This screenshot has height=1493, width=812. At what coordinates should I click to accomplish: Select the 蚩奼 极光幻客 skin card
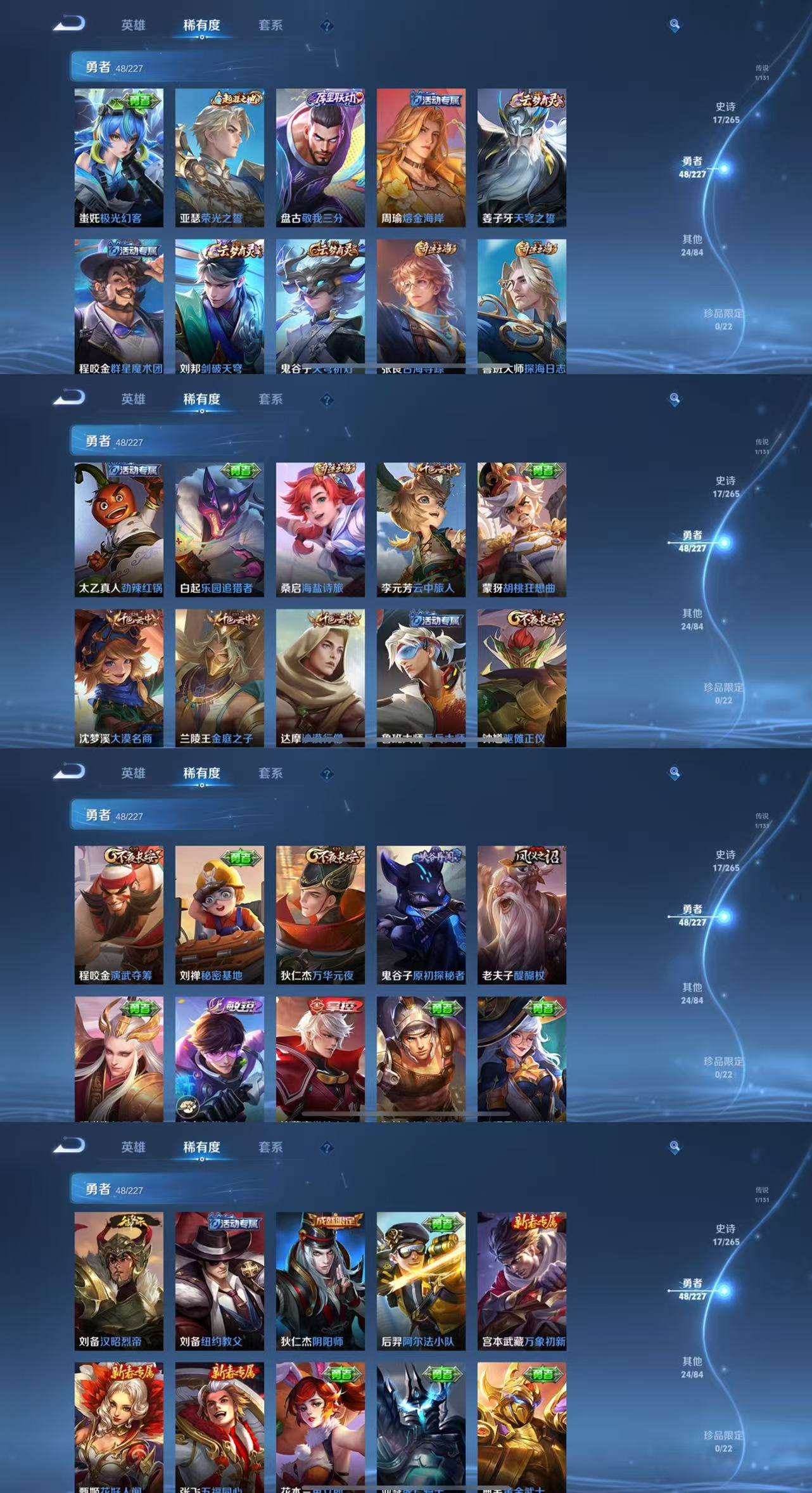[x=118, y=158]
